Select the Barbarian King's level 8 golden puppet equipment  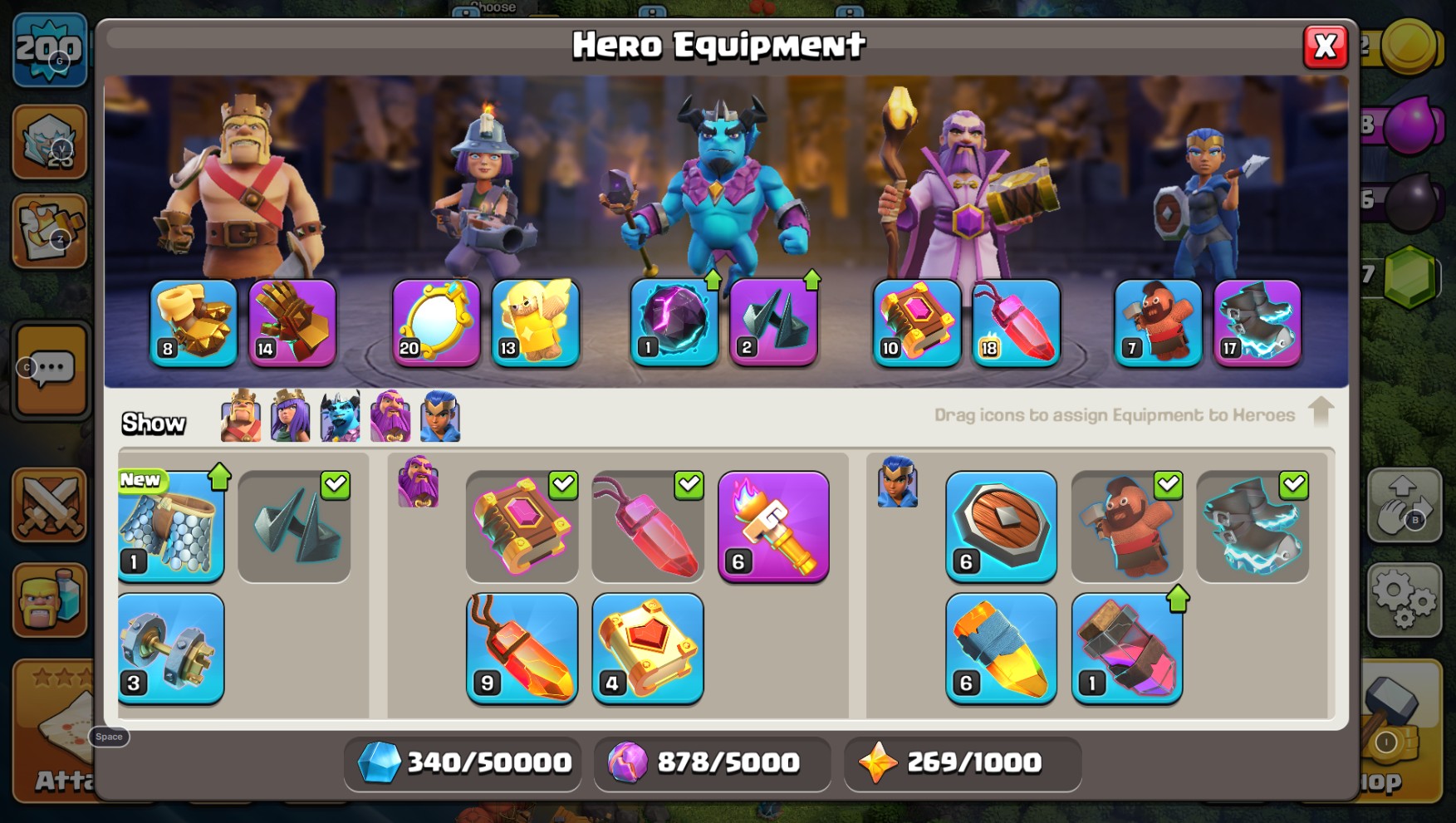tap(194, 322)
